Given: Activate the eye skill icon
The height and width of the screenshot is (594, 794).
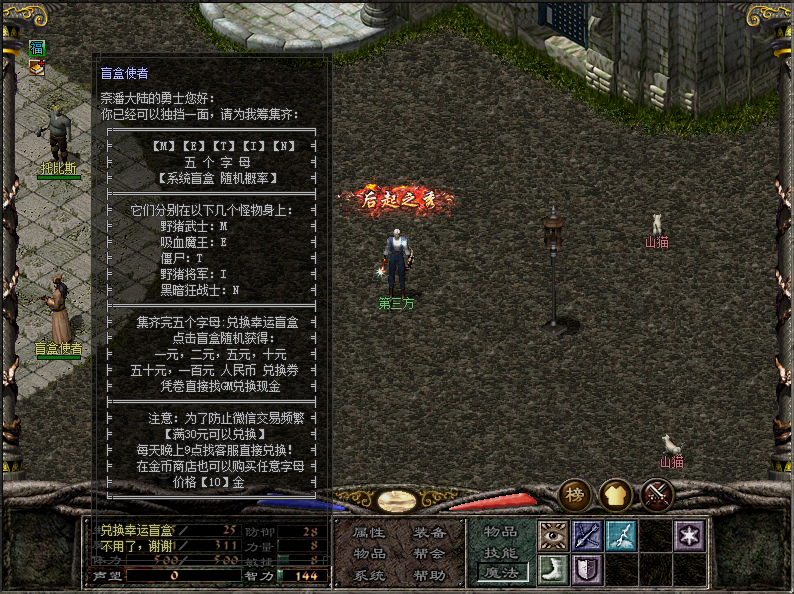Looking at the screenshot, I should click(553, 536).
